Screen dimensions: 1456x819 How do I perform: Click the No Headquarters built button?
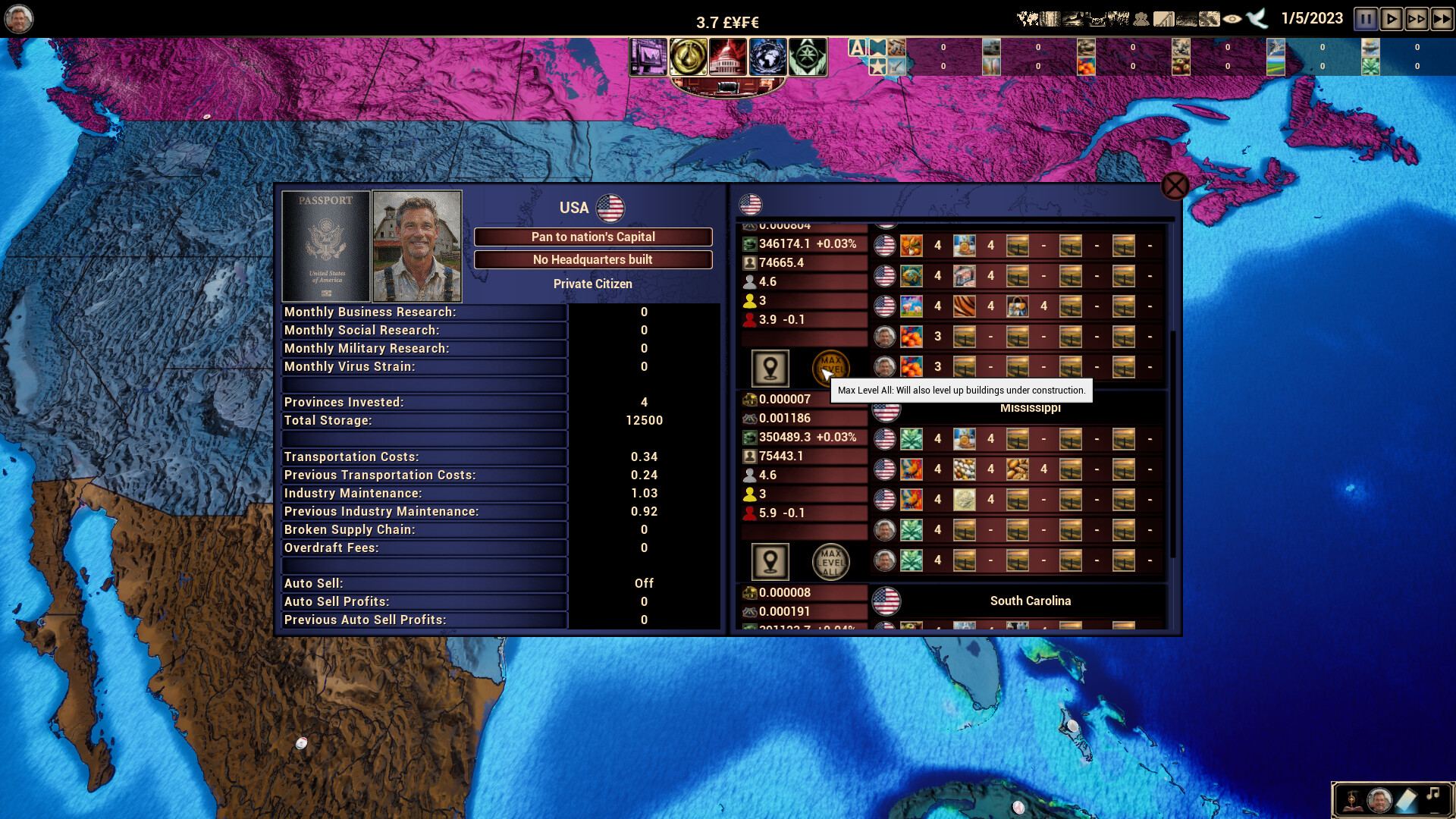pos(593,259)
